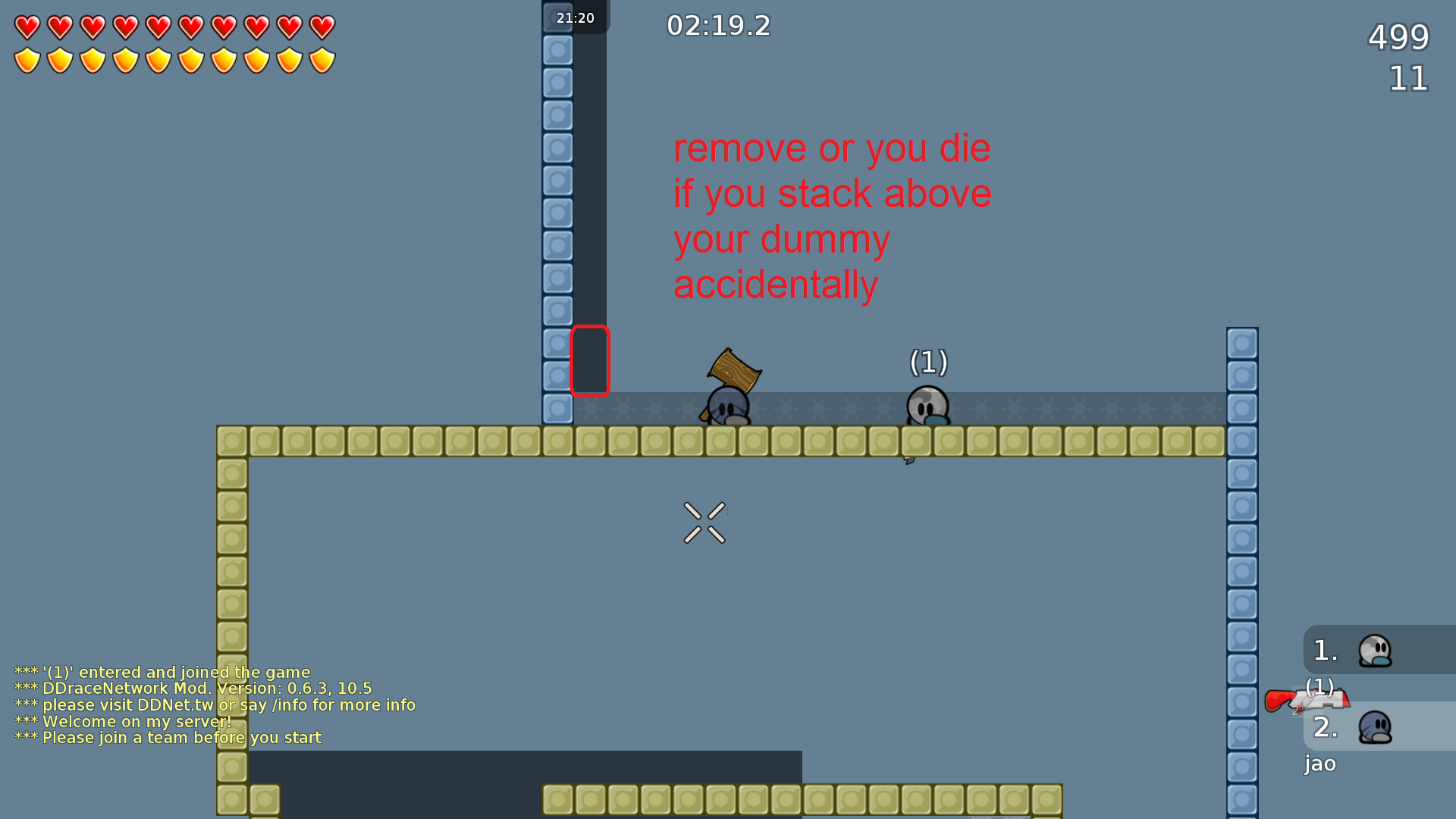Click the chat line mentioning DDNet.tw
The image size is (1456, 819).
click(x=215, y=704)
